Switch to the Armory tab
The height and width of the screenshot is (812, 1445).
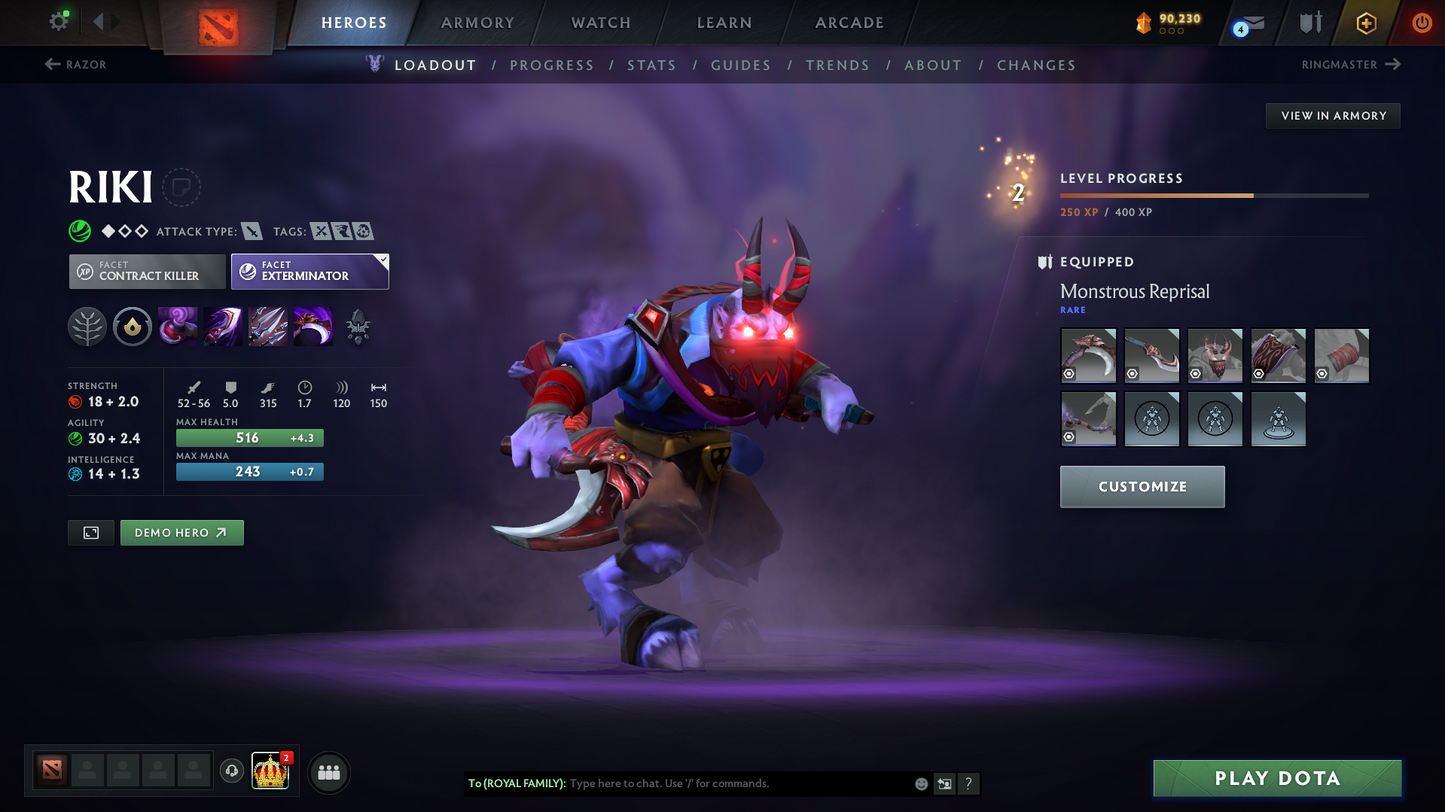click(477, 22)
